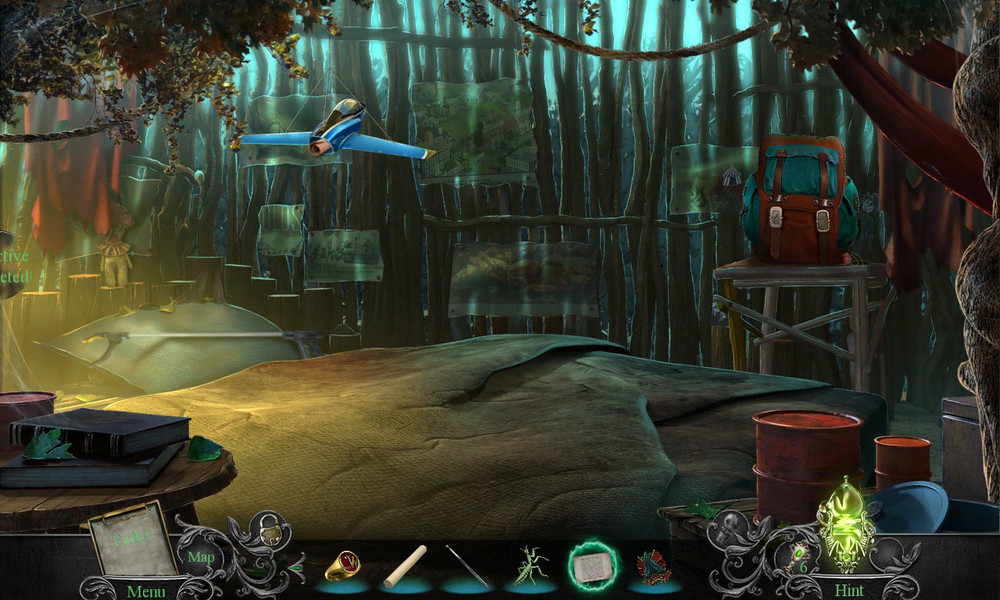
Task: Select the thin metal needle item
Action: click(465, 566)
